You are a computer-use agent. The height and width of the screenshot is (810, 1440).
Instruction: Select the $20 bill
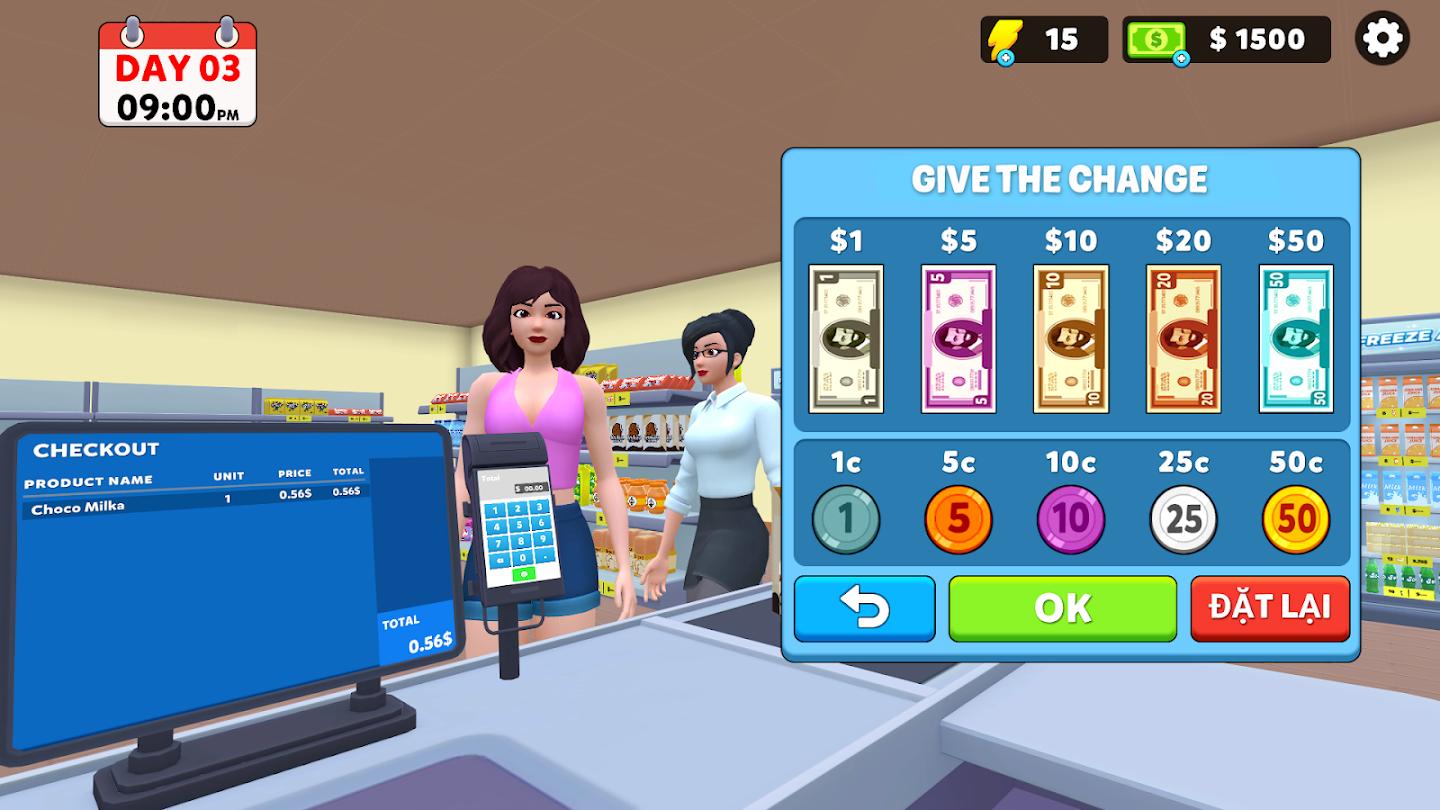[1183, 338]
